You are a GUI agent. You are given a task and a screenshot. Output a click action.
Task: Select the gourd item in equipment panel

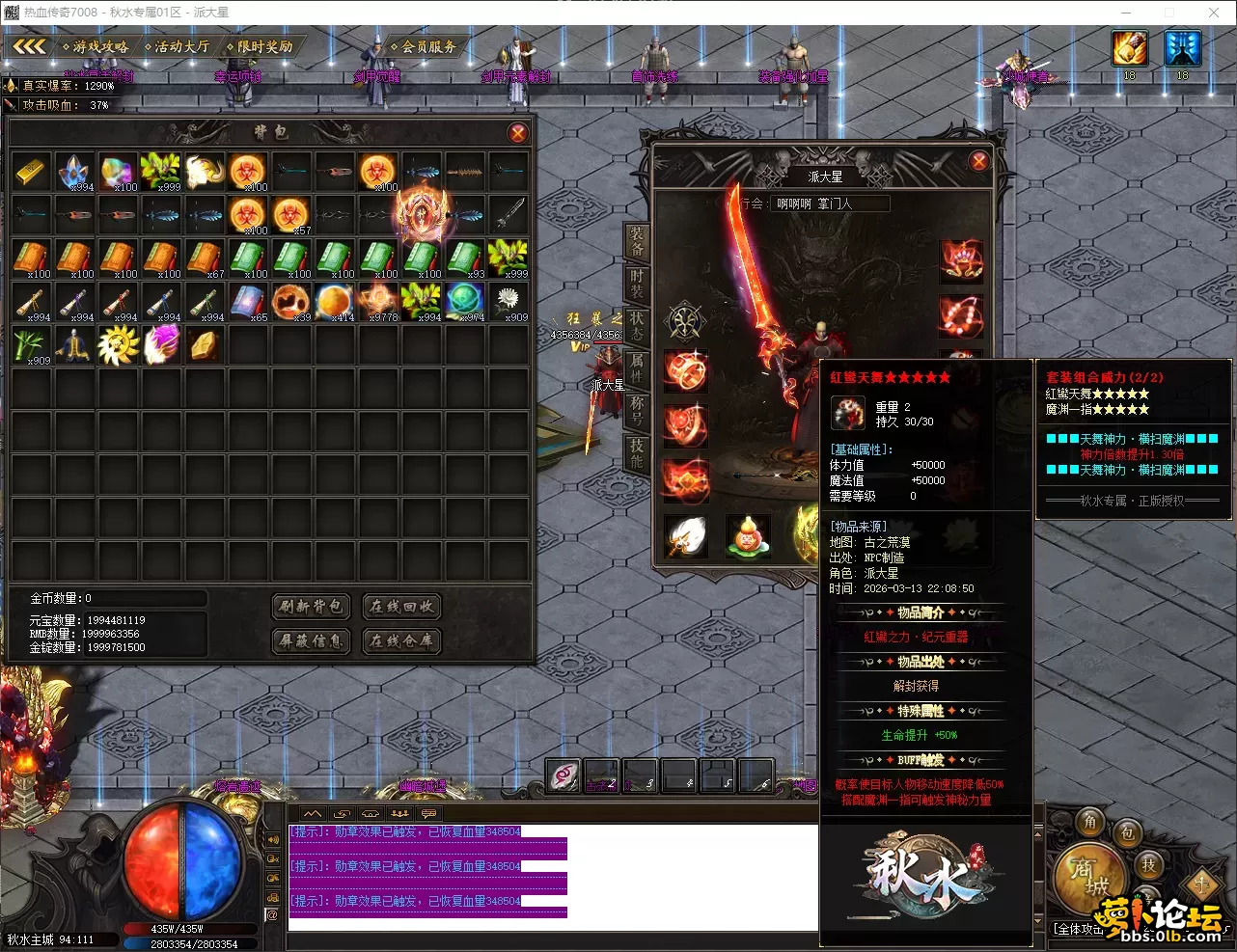747,536
